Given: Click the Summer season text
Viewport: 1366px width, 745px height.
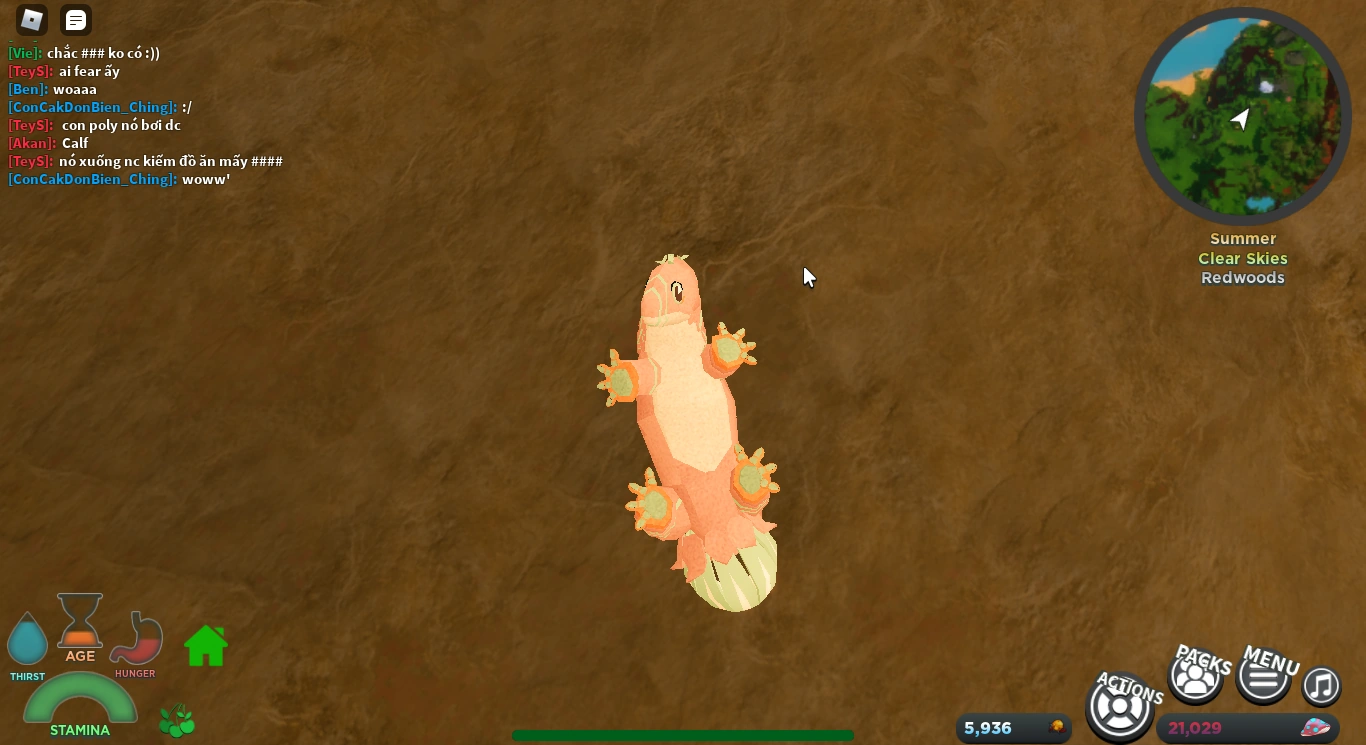Looking at the screenshot, I should point(1242,238).
